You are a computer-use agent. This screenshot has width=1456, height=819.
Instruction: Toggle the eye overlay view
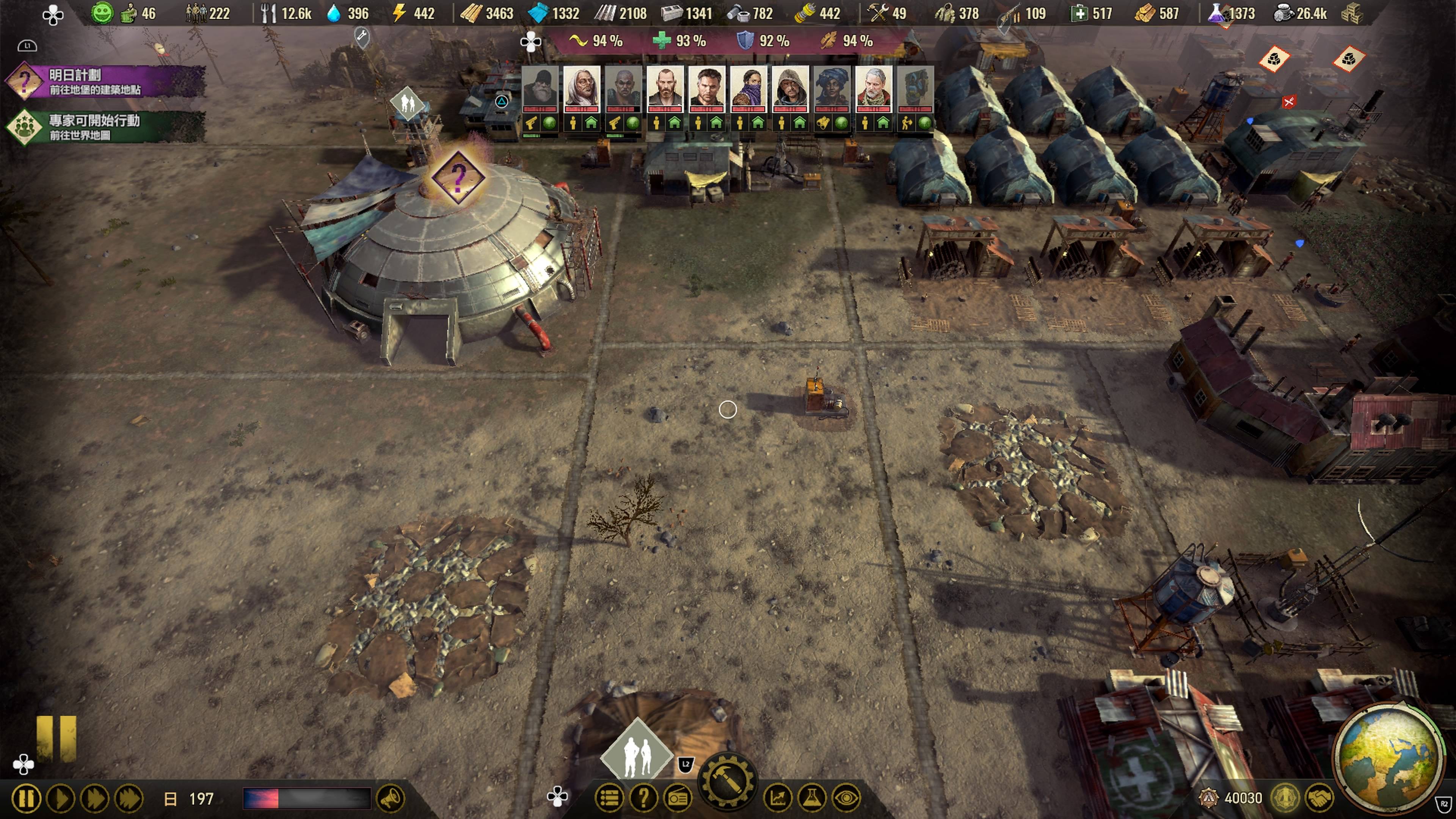click(x=846, y=798)
